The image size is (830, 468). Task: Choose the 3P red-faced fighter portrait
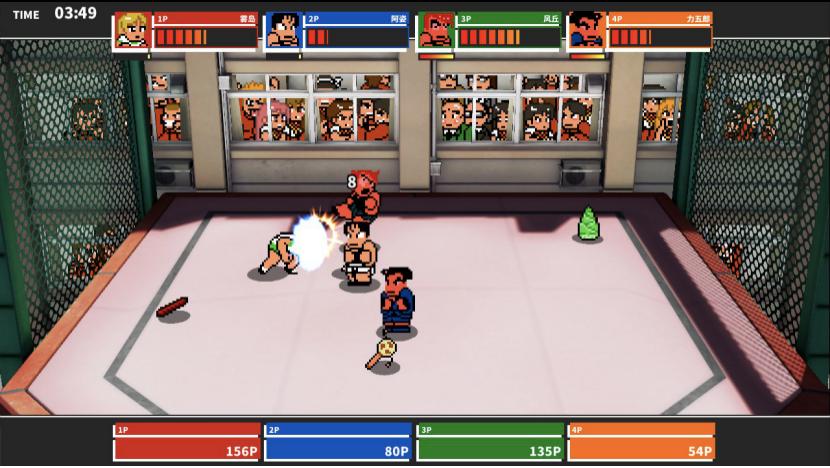pyautogui.click(x=435, y=30)
